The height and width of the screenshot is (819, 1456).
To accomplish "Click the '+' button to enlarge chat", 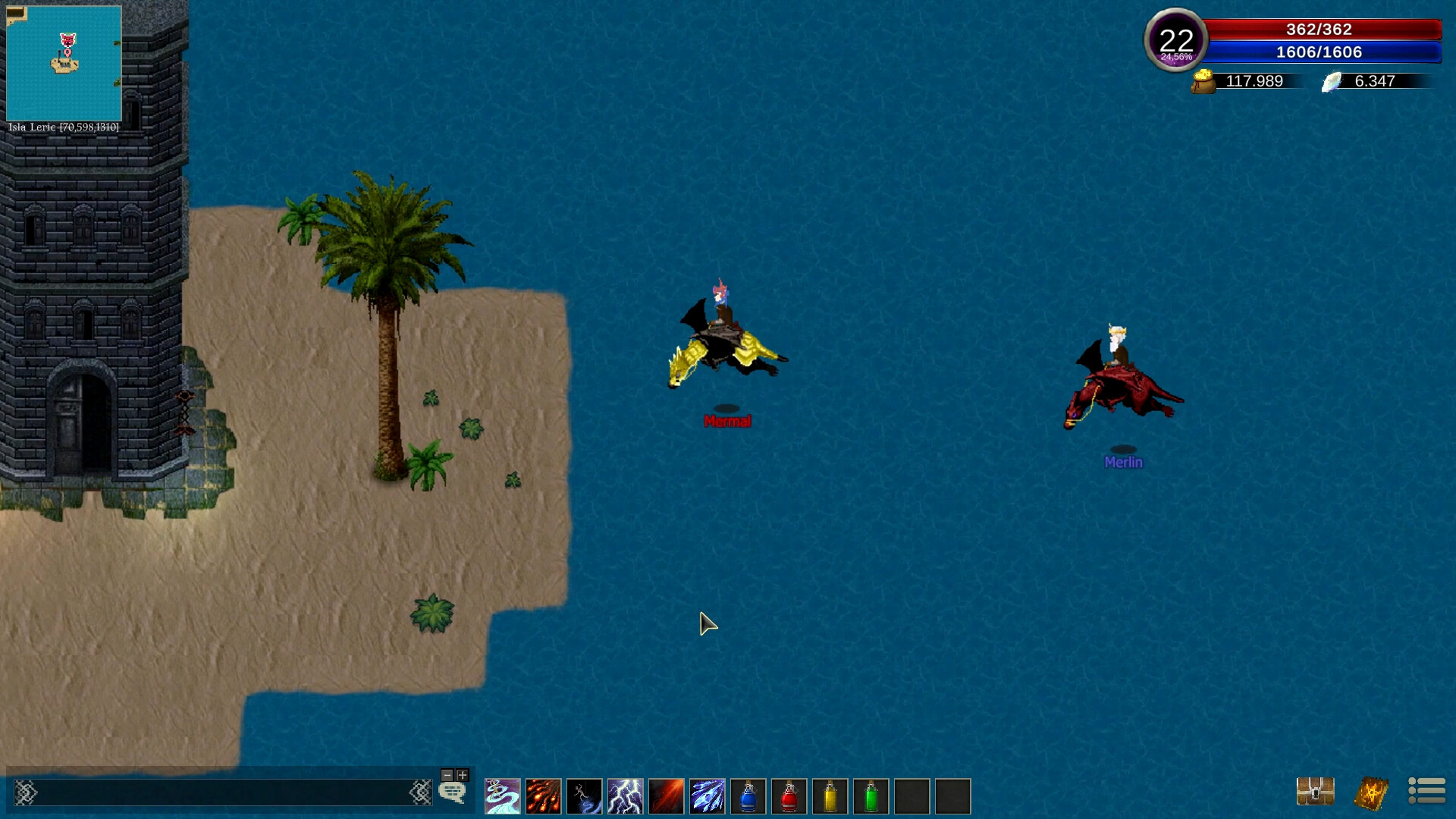I will tap(462, 776).
